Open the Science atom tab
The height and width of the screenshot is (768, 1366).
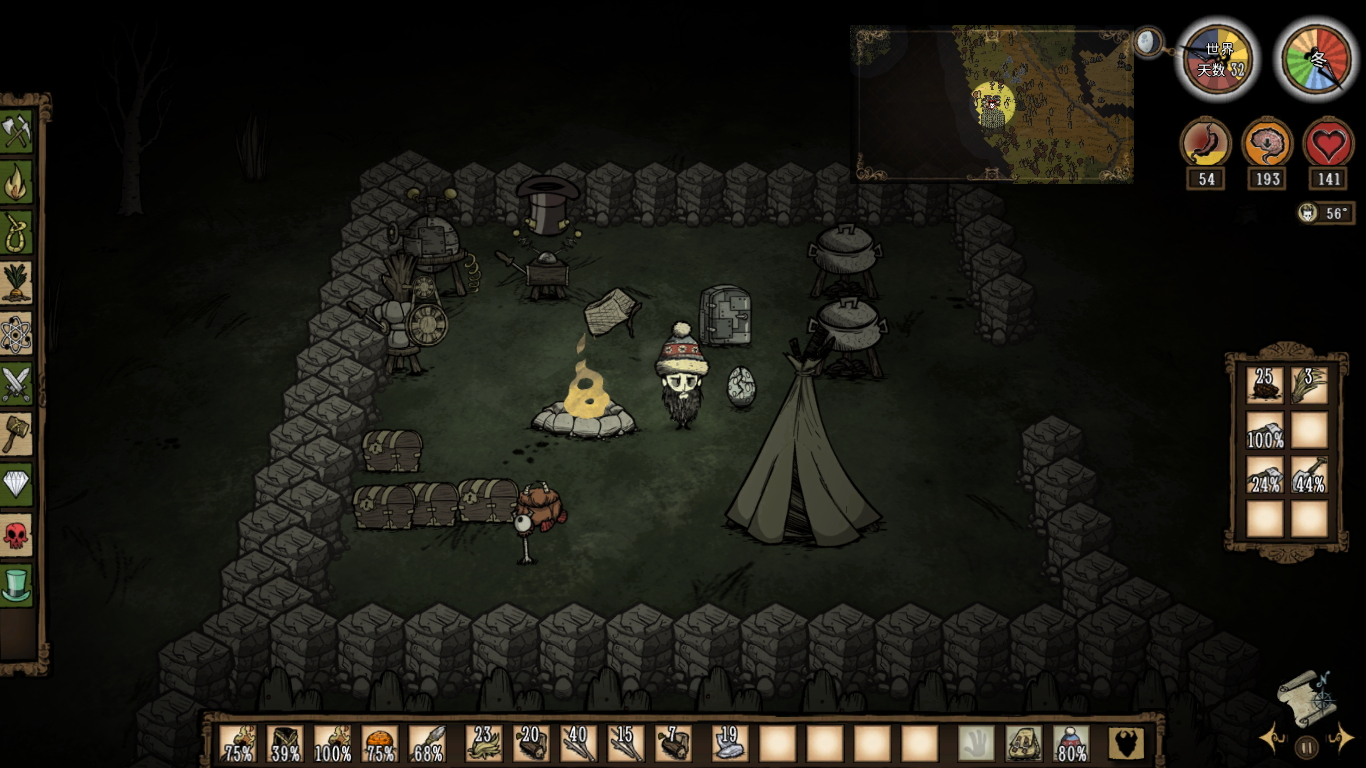pyautogui.click(x=17, y=334)
